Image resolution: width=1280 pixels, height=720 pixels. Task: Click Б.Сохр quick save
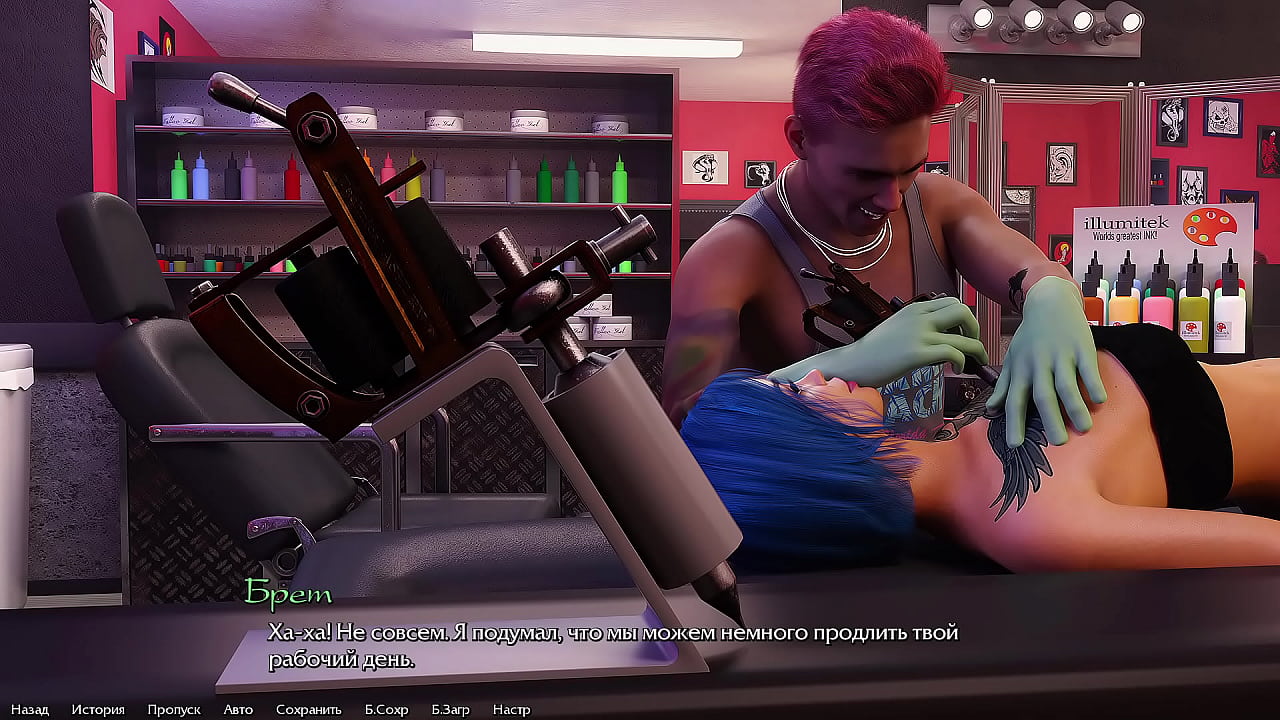(386, 709)
